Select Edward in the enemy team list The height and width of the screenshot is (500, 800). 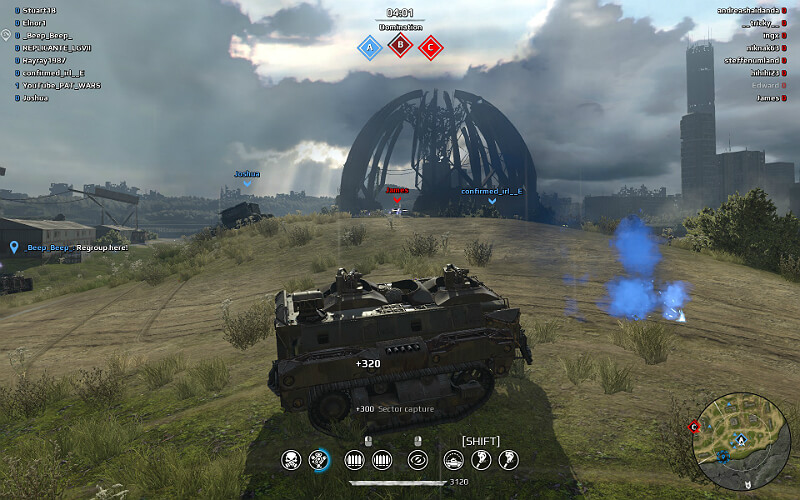click(x=766, y=85)
